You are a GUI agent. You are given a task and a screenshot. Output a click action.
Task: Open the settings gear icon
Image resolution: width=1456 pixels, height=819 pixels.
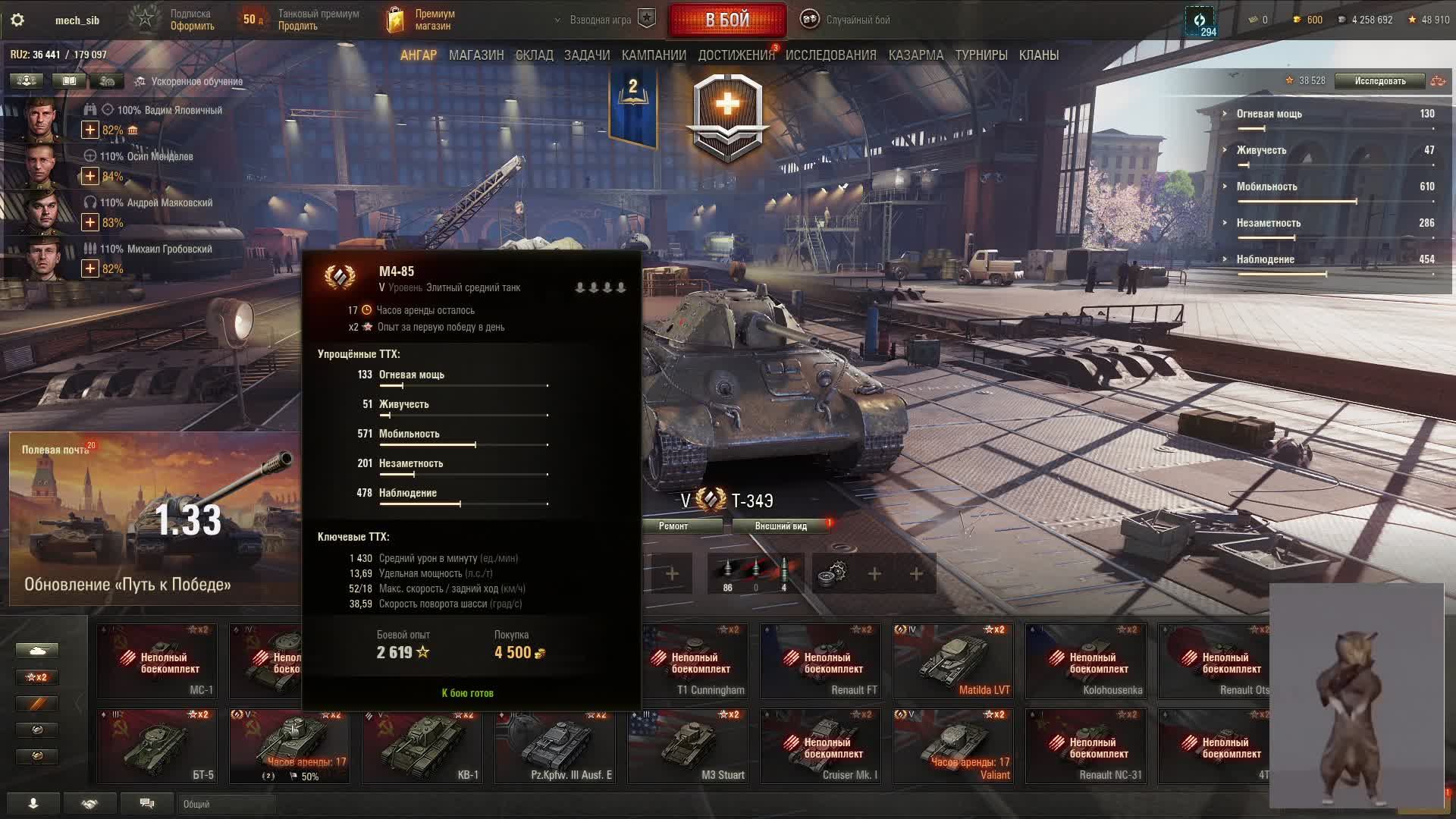[17, 20]
